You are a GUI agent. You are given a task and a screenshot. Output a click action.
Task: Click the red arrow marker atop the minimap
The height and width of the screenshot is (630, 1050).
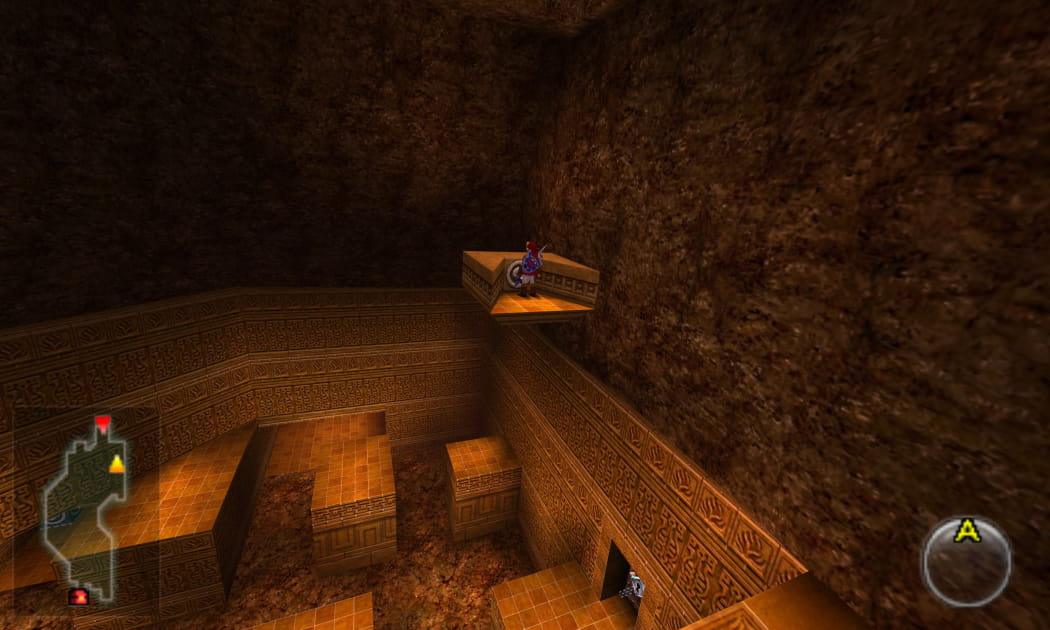pos(103,423)
